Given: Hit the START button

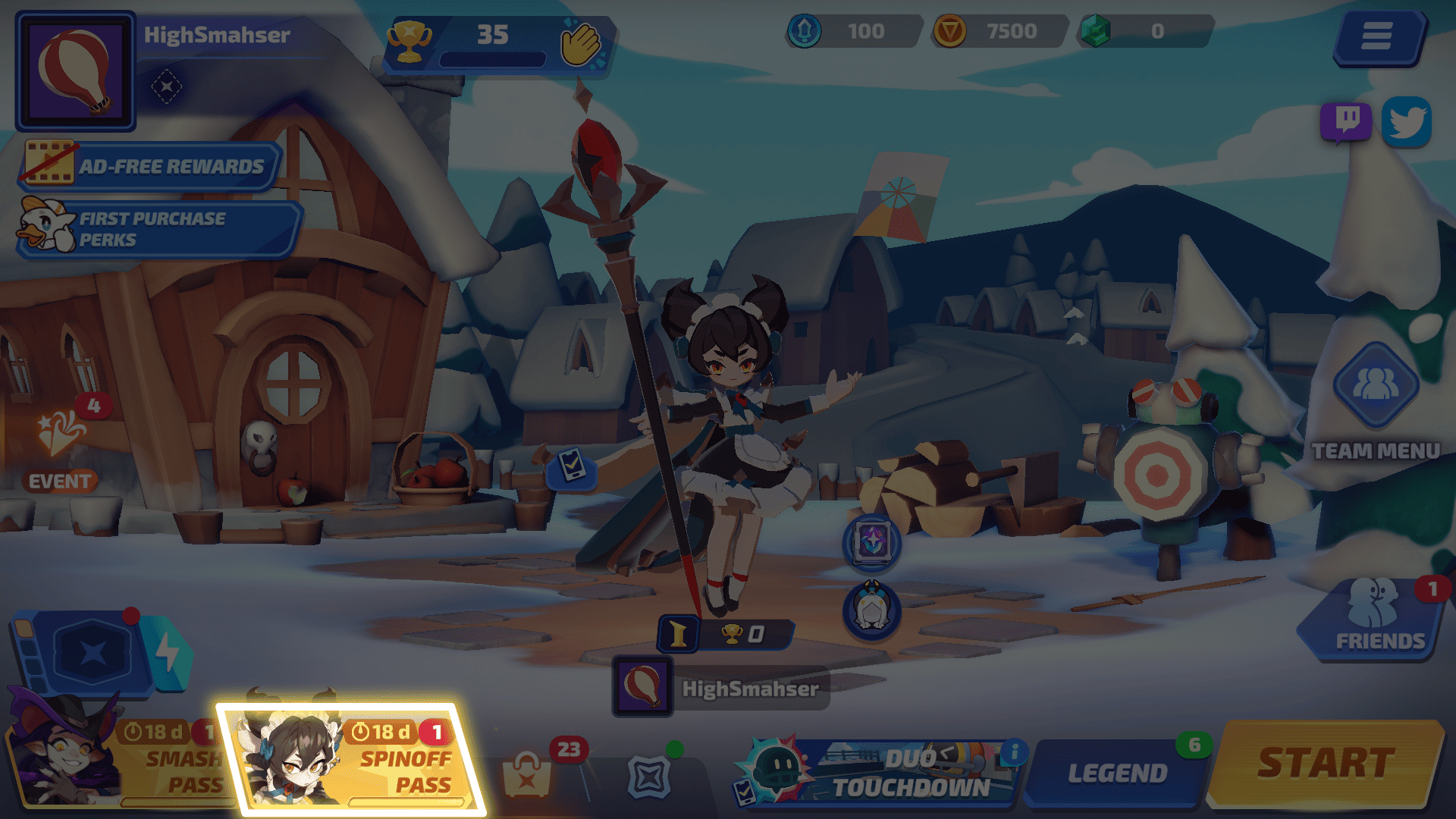Looking at the screenshot, I should pyautogui.click(x=1326, y=764).
